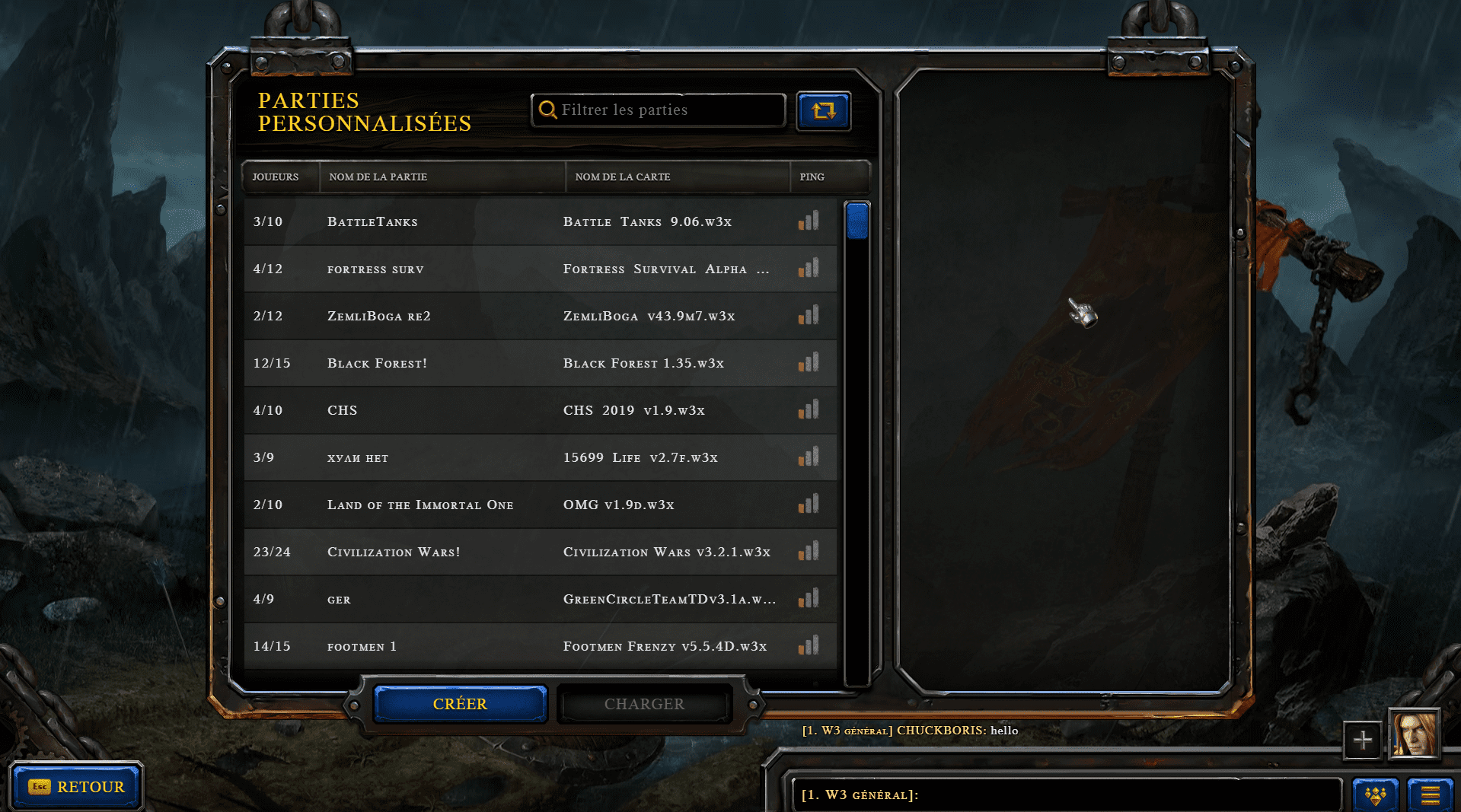Click the plus button beside the portrait
This screenshot has height=812, width=1461.
click(1362, 740)
